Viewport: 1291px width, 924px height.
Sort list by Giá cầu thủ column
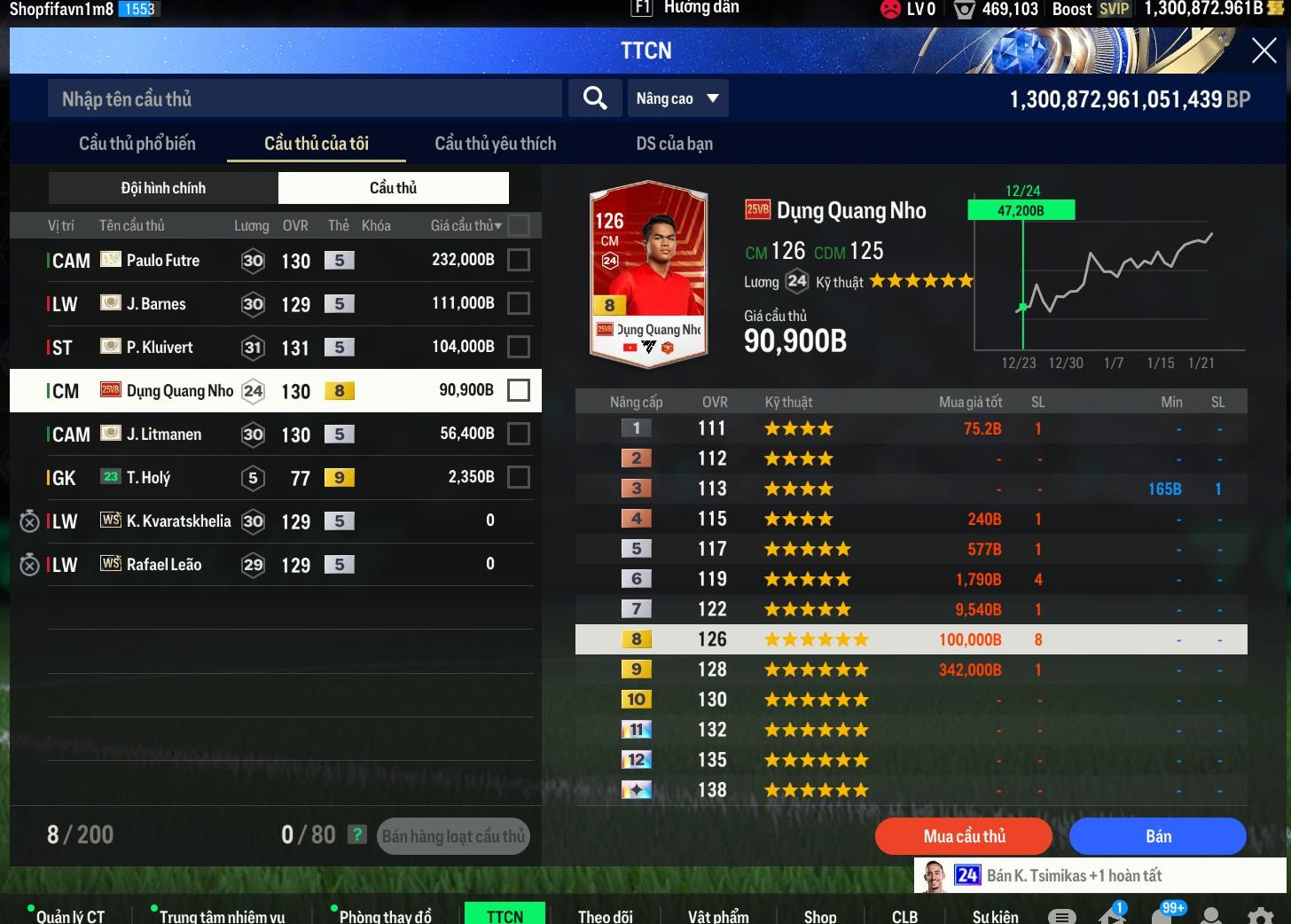[466, 225]
